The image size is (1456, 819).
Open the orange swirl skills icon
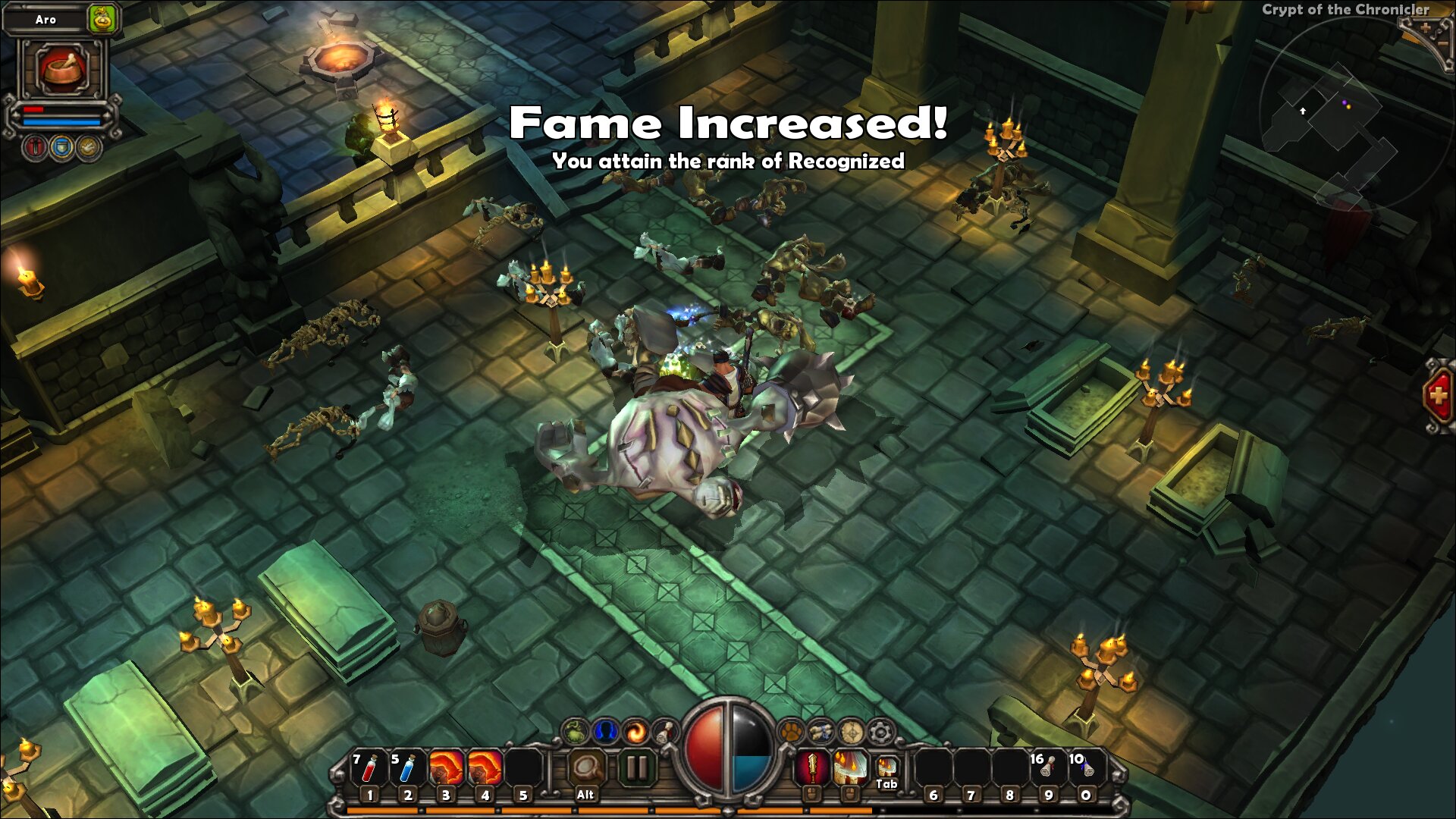pyautogui.click(x=635, y=732)
